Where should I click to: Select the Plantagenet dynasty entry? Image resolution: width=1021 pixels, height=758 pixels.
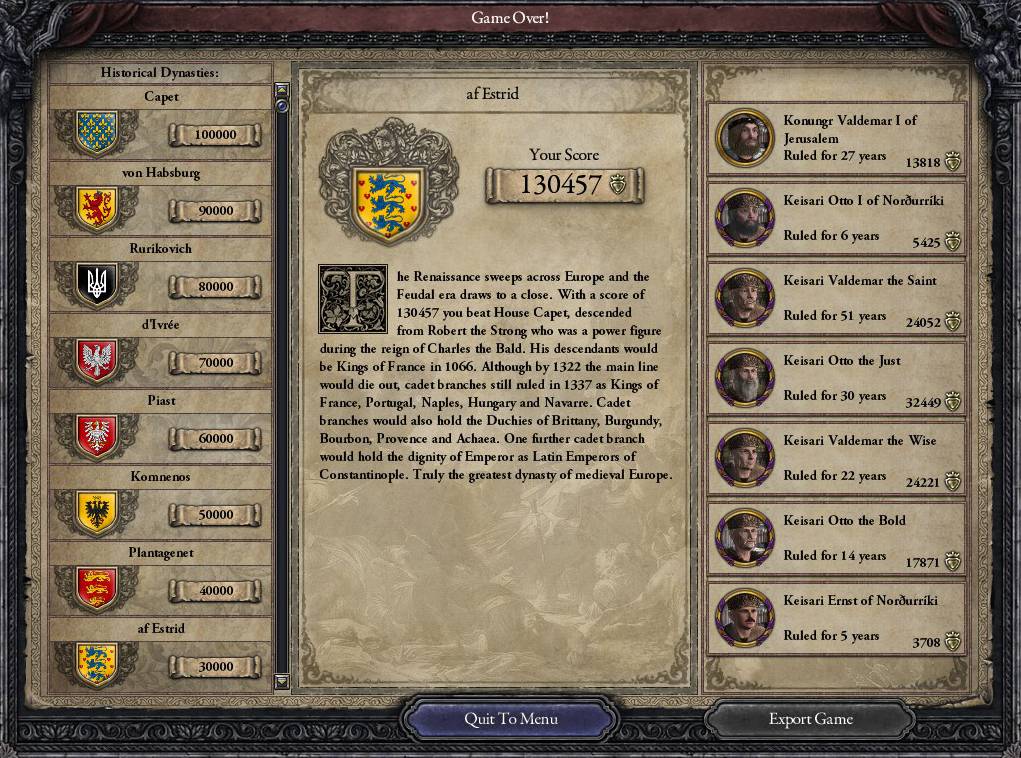(161, 580)
